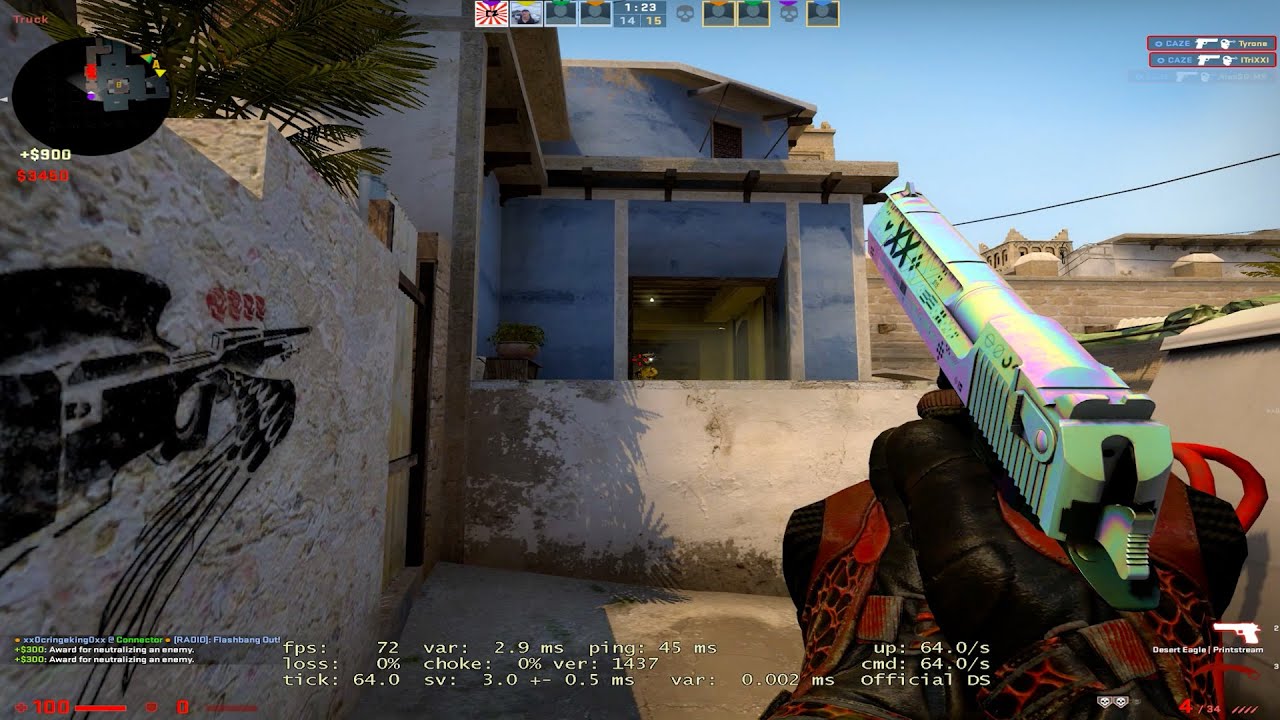Viewport: 1280px width, 720px height.
Task: Open the 14-15 score display
Action: (639, 21)
